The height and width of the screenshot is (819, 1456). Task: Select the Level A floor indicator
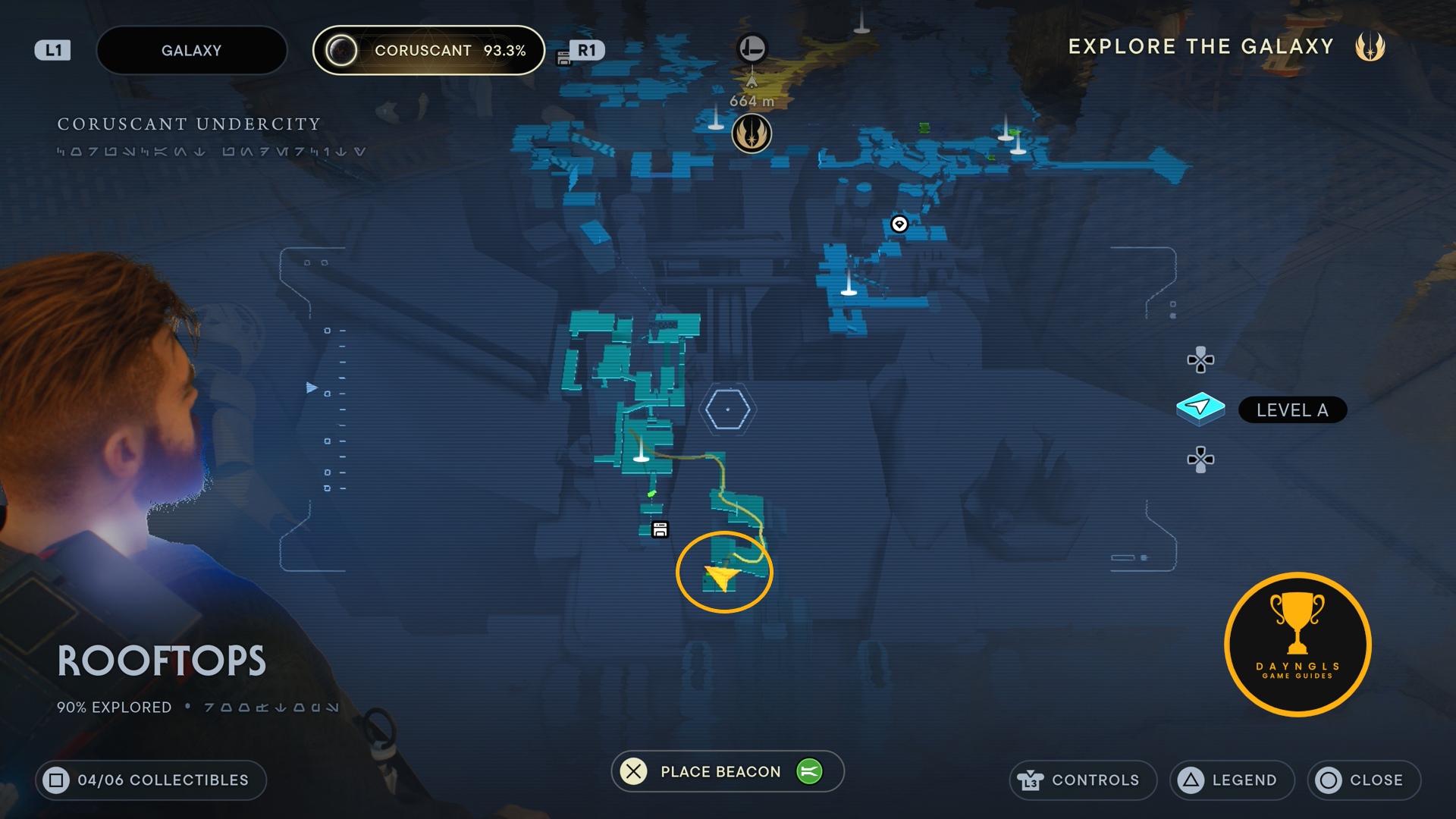pyautogui.click(x=1291, y=410)
